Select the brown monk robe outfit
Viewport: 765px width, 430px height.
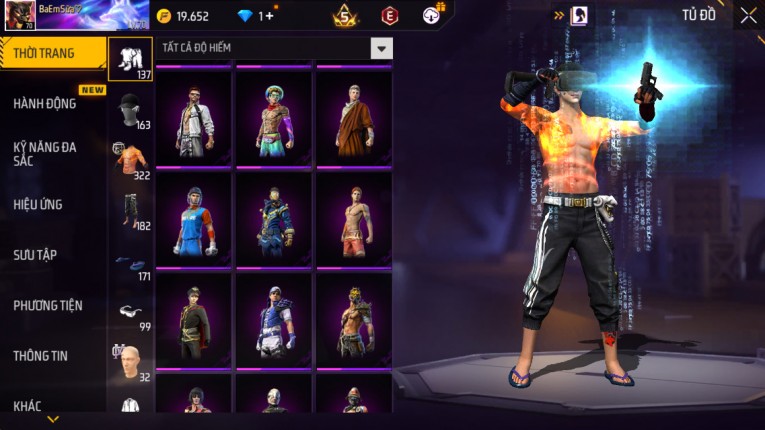(x=354, y=120)
